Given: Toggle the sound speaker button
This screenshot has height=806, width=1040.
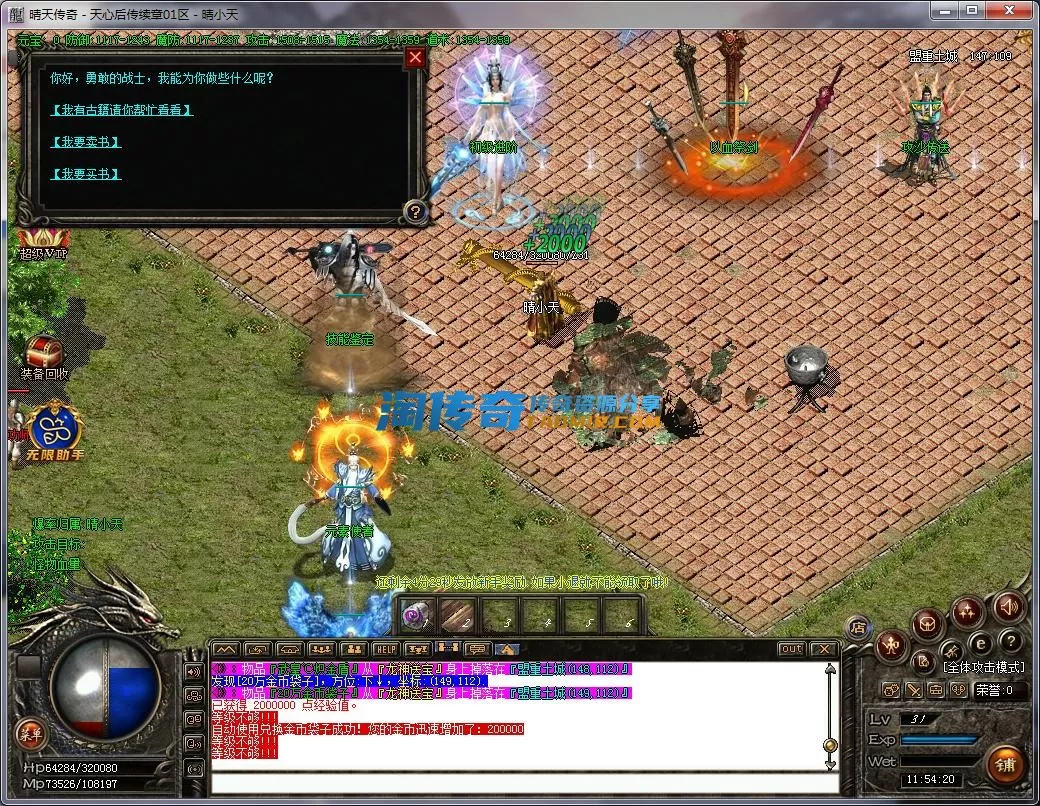Looking at the screenshot, I should [1008, 606].
